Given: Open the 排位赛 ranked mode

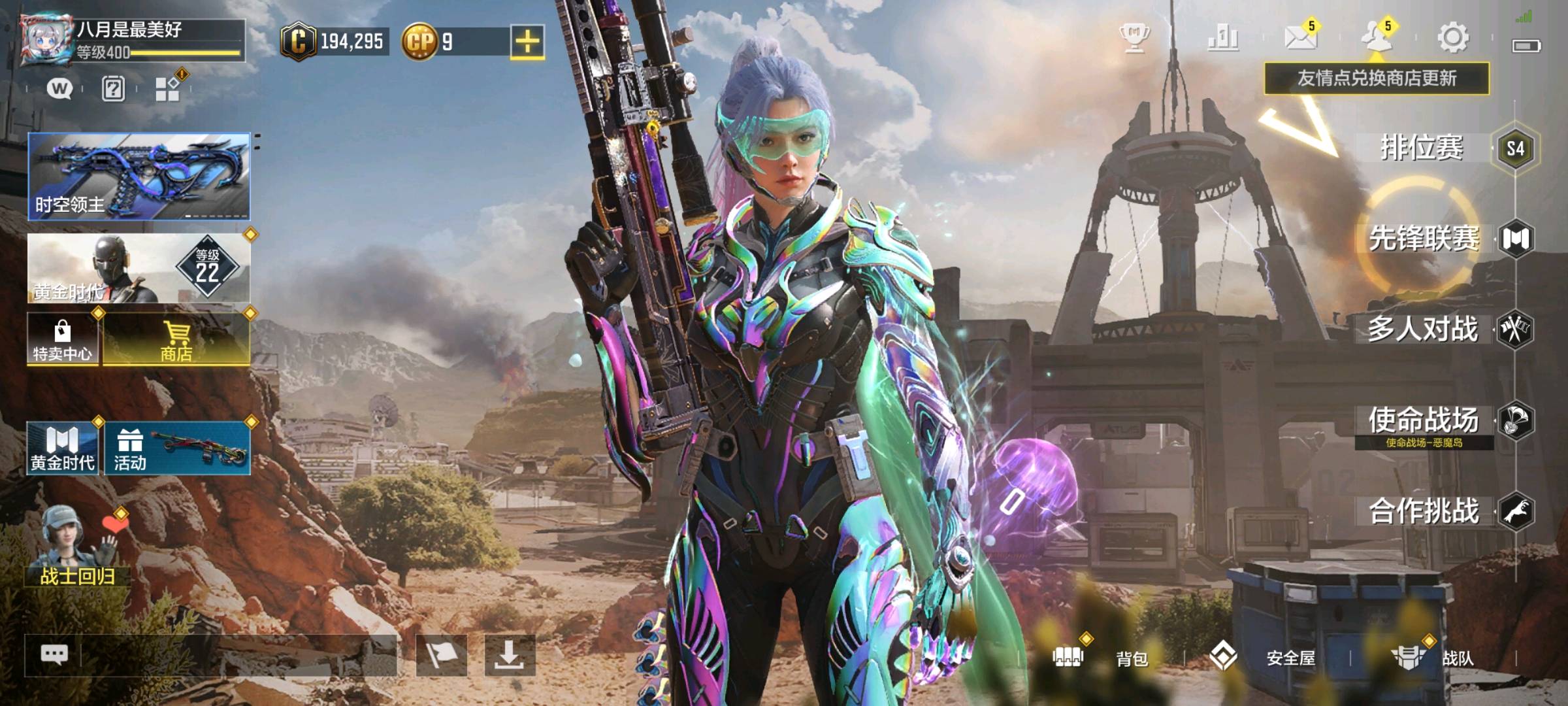Looking at the screenshot, I should point(1423,148).
